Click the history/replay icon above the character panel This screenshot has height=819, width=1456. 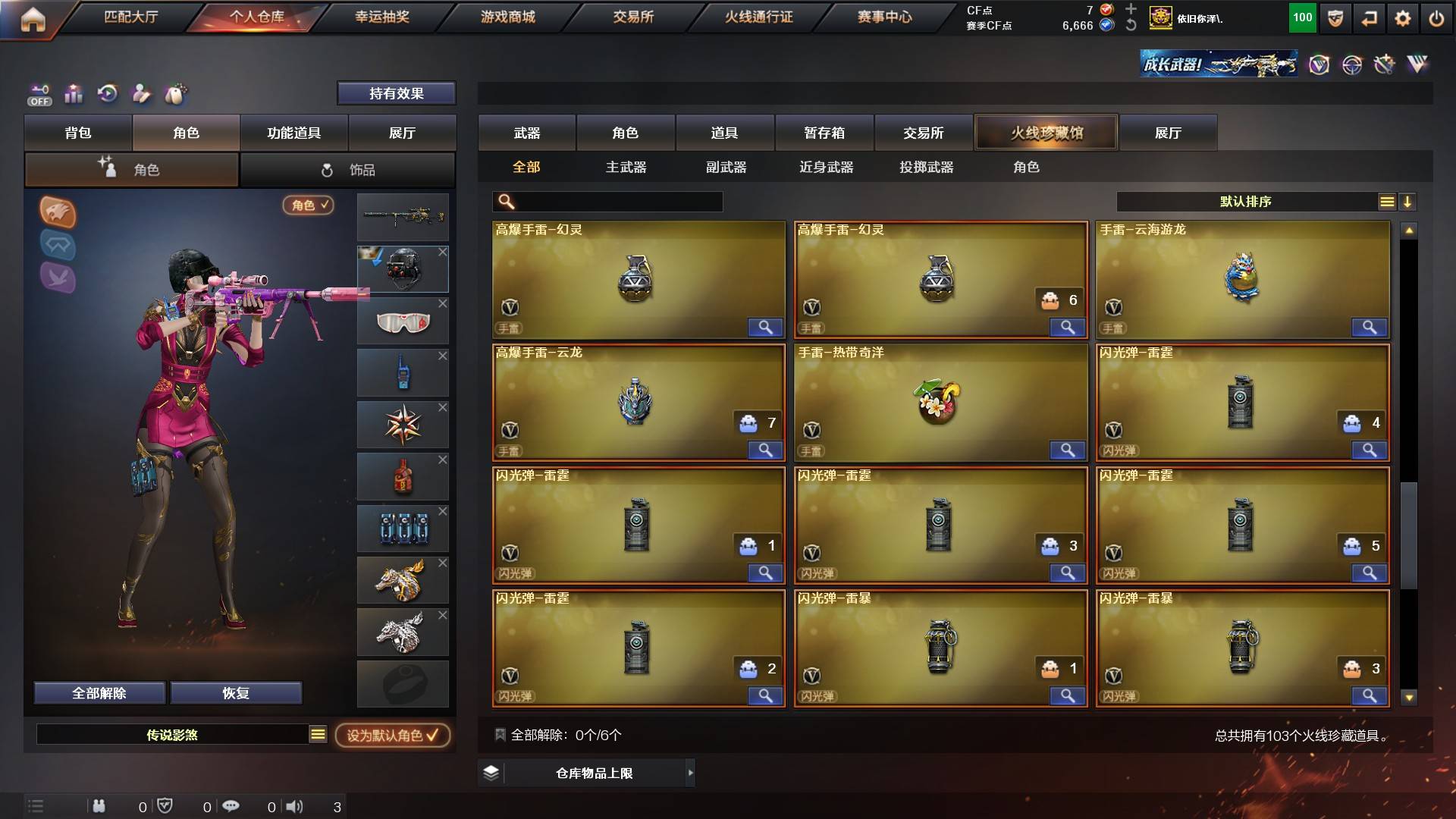tap(108, 93)
